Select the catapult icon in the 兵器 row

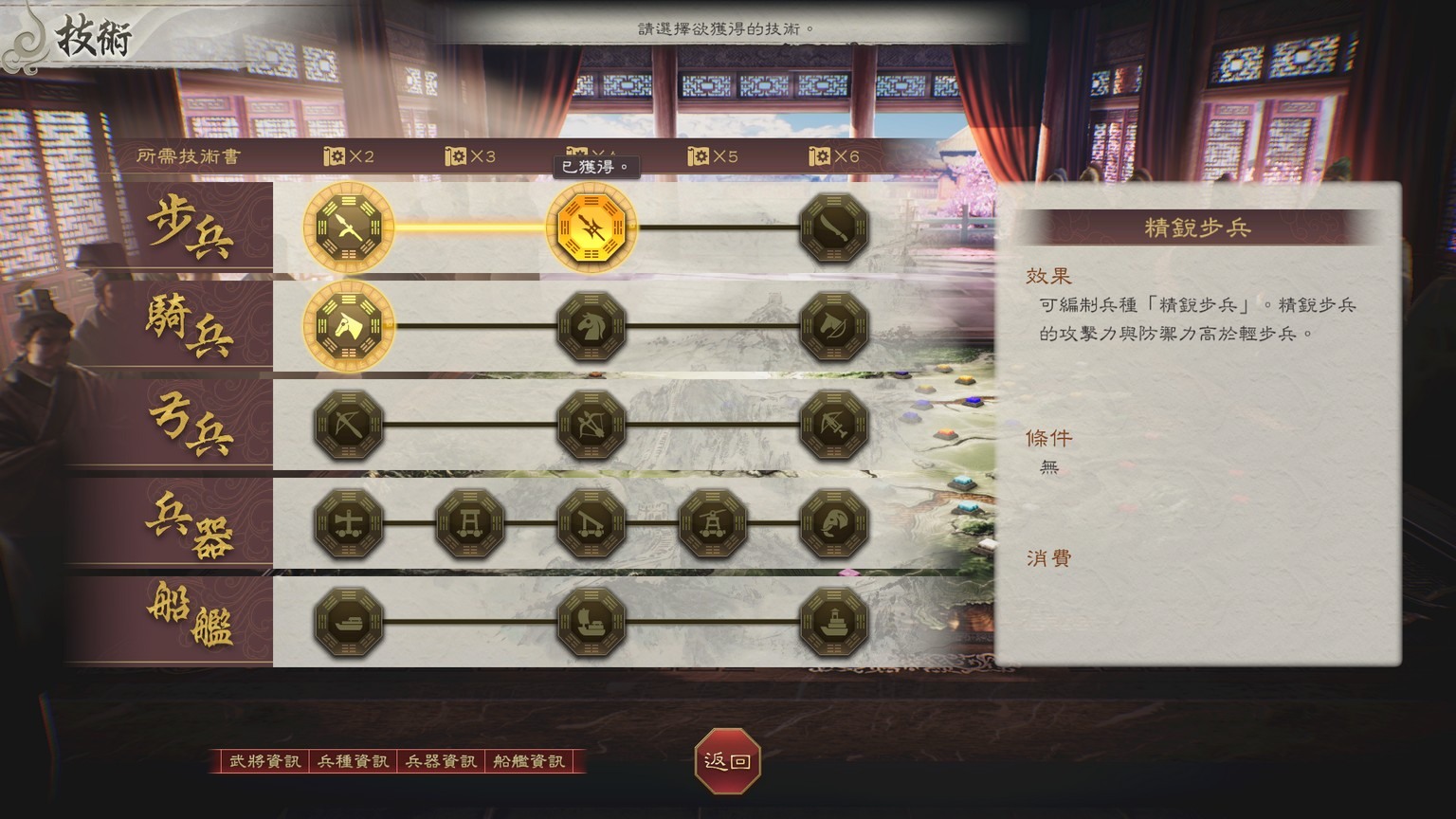[x=591, y=522]
